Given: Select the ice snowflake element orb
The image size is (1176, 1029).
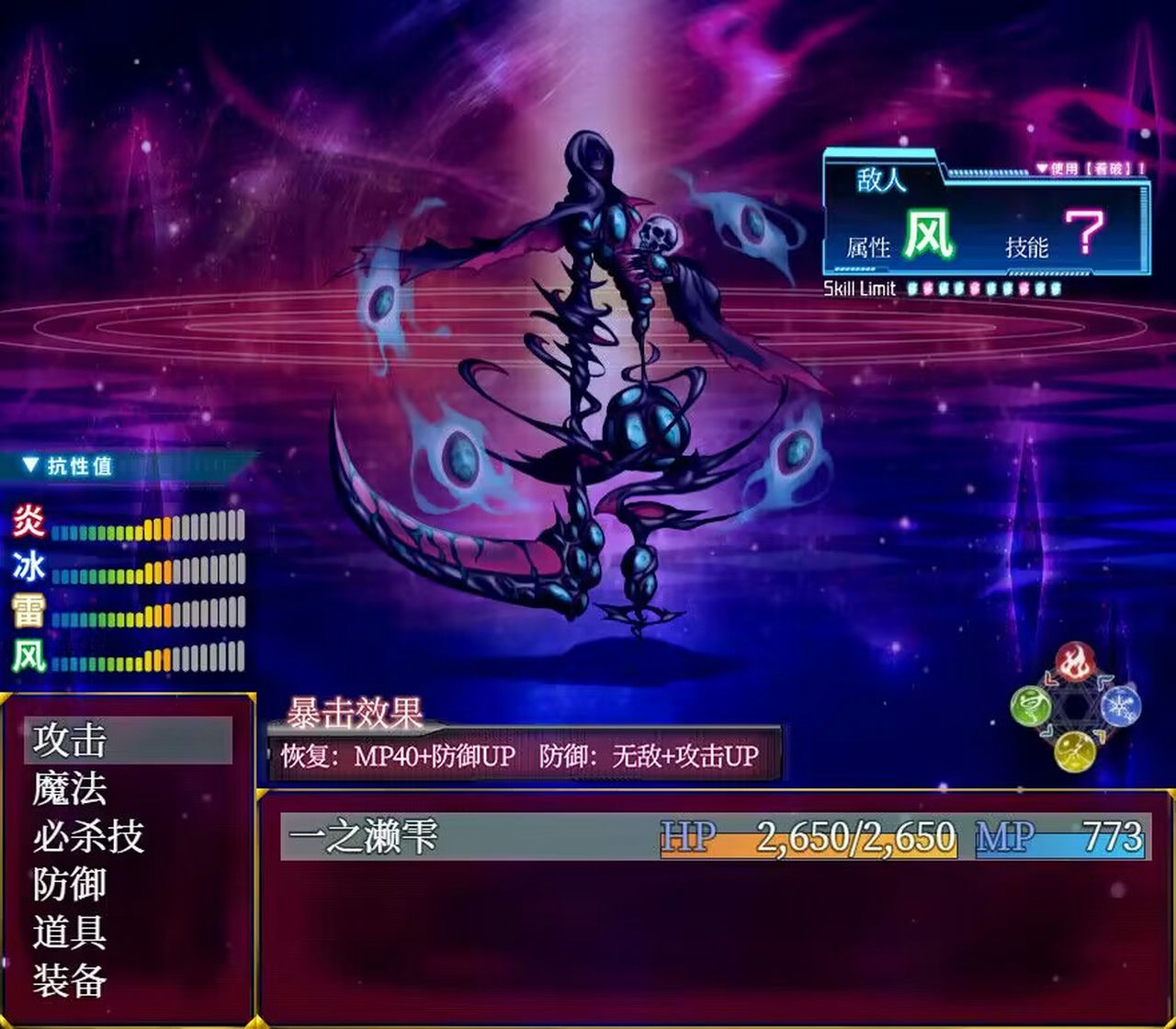Looking at the screenshot, I should point(1117,706).
